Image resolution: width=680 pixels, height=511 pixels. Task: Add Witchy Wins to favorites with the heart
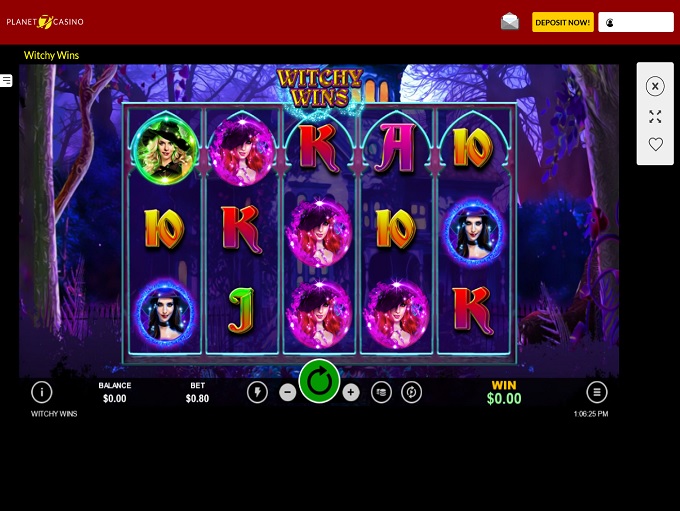pyautogui.click(x=655, y=144)
